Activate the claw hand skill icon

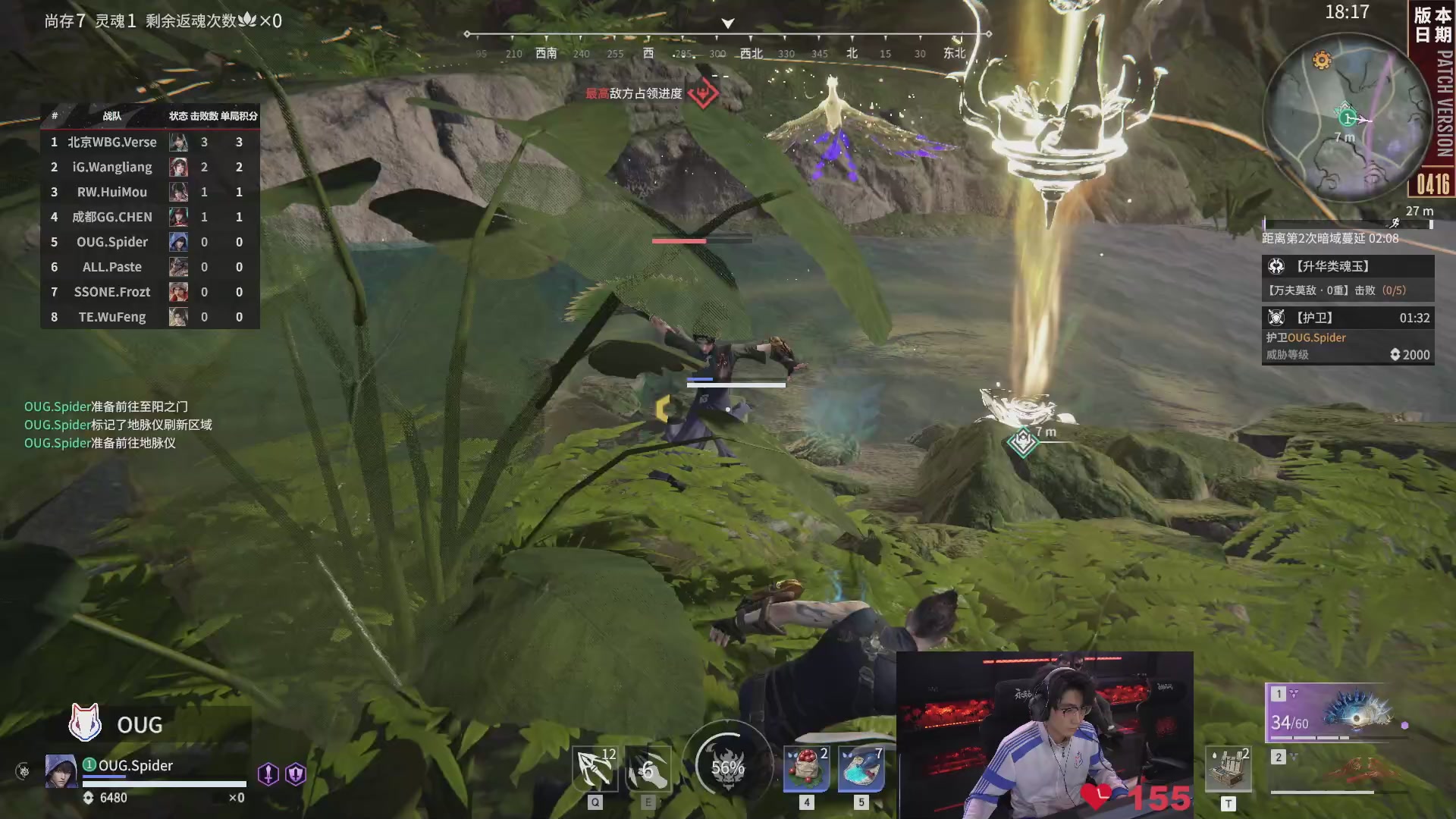pyautogui.click(x=648, y=769)
